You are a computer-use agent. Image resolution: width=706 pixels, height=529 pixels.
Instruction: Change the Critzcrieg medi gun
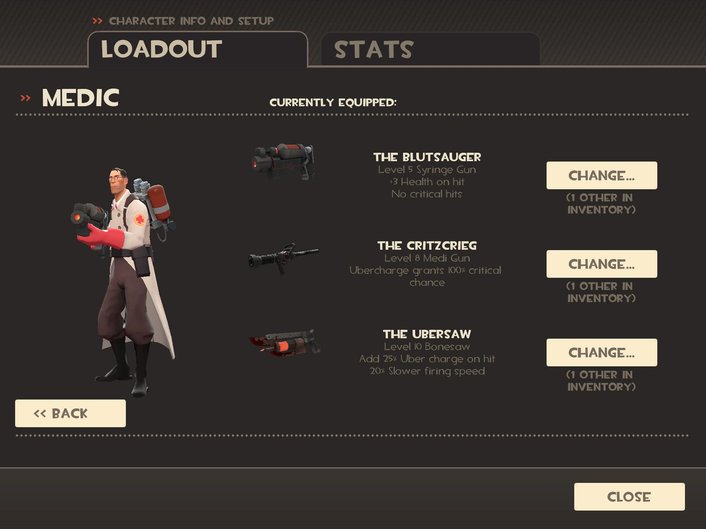point(601,264)
